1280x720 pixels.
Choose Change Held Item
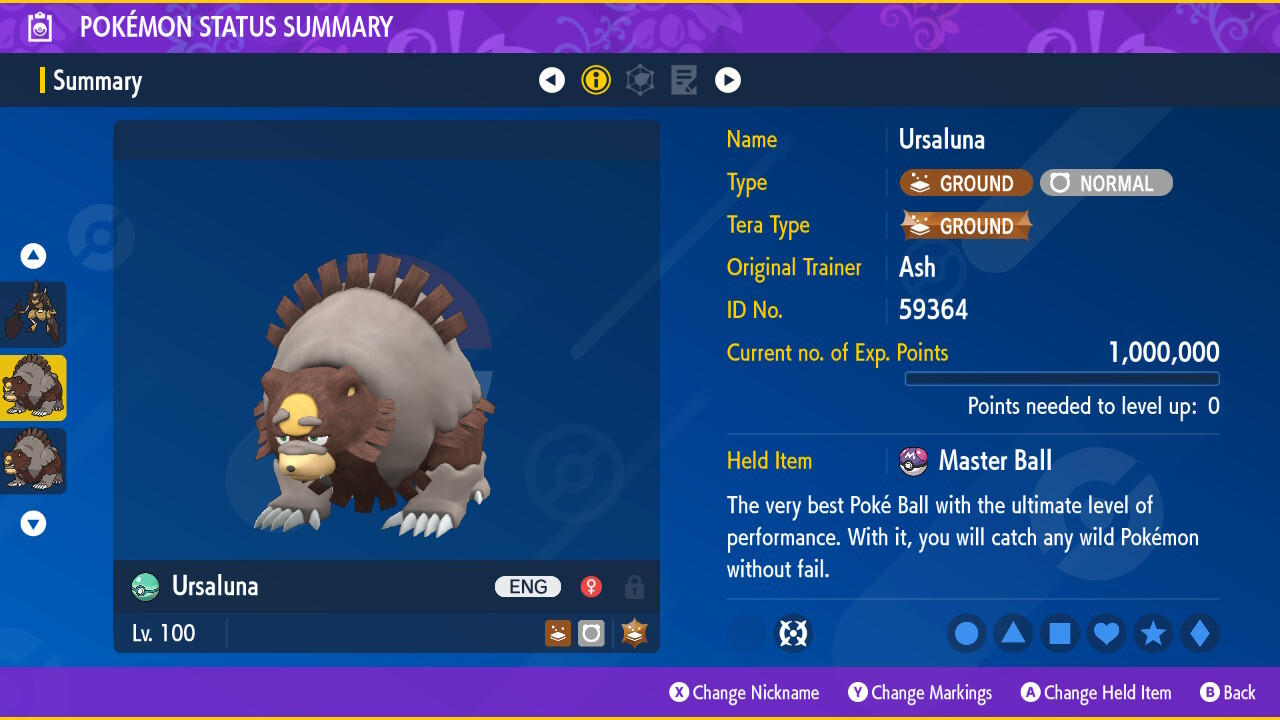(1096, 693)
